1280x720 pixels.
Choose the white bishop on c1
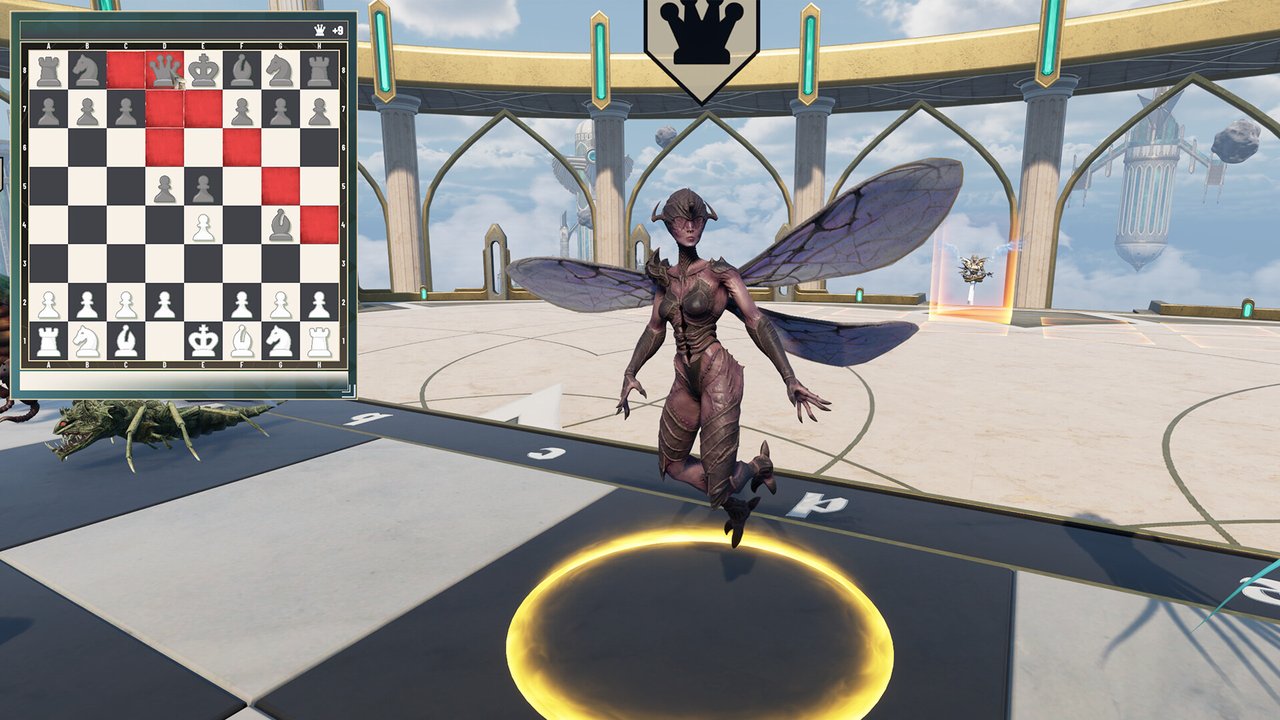pos(126,341)
